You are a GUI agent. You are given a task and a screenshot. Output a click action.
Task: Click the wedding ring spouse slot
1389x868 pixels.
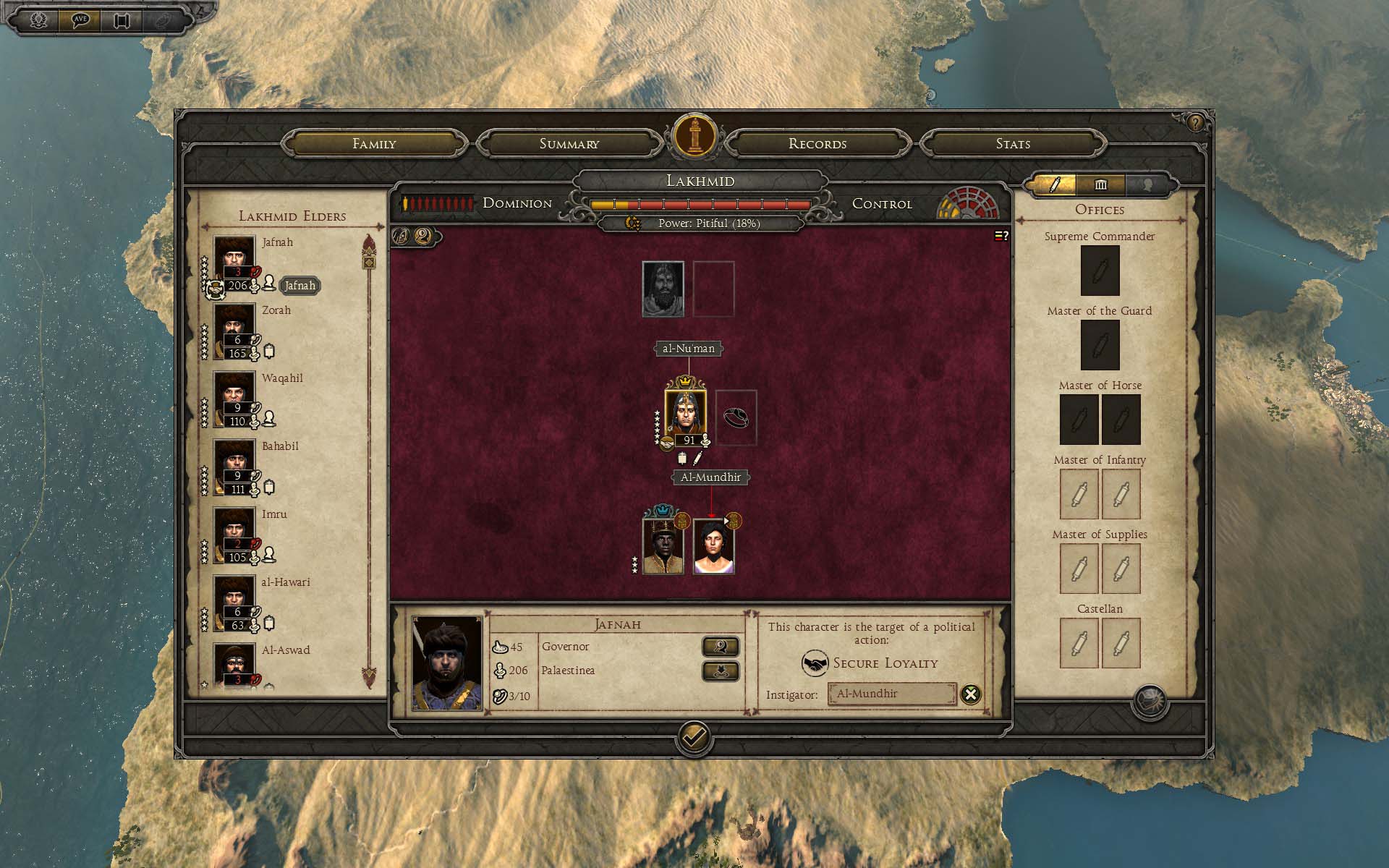tap(736, 417)
